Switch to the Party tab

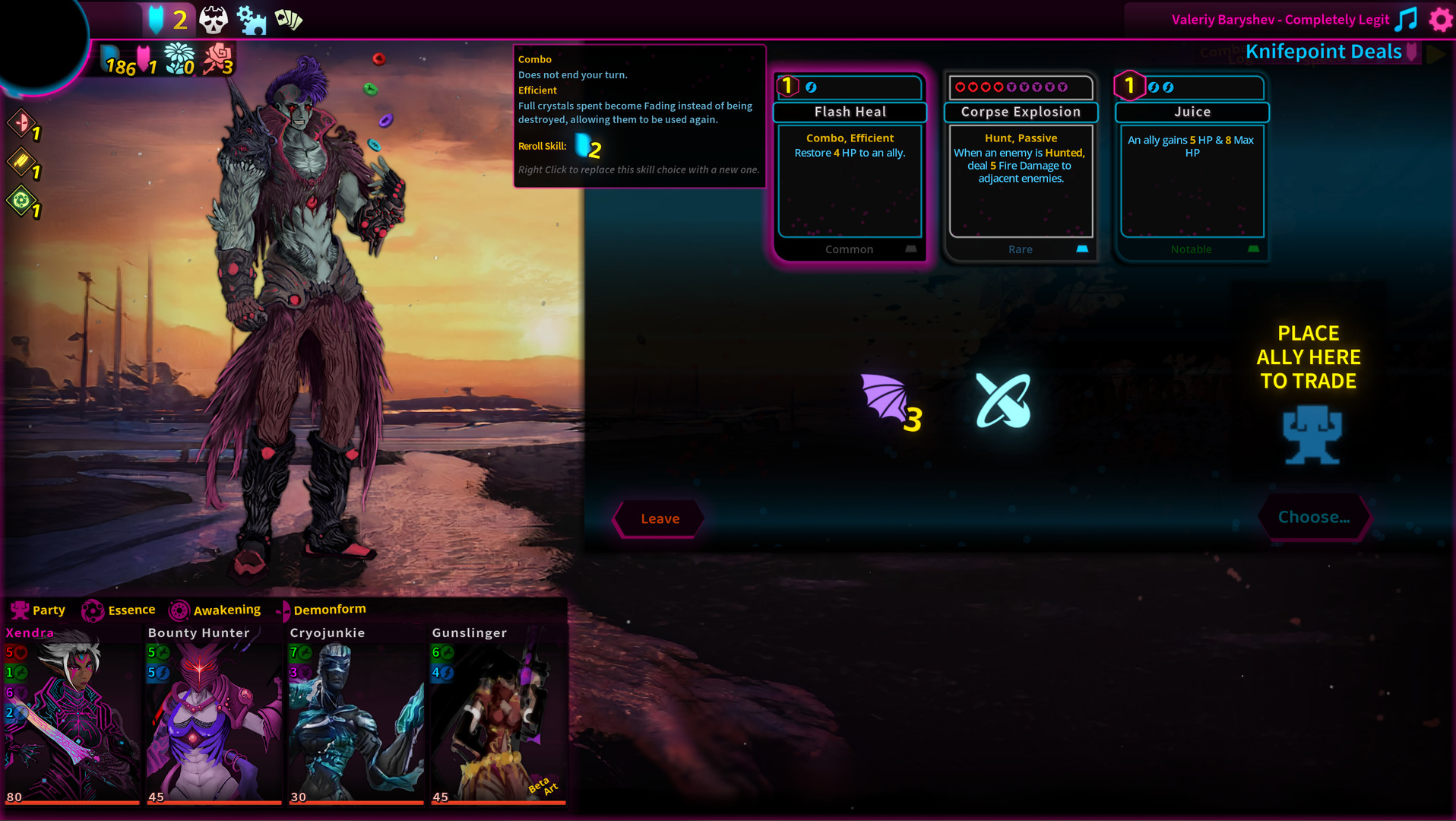pos(38,610)
